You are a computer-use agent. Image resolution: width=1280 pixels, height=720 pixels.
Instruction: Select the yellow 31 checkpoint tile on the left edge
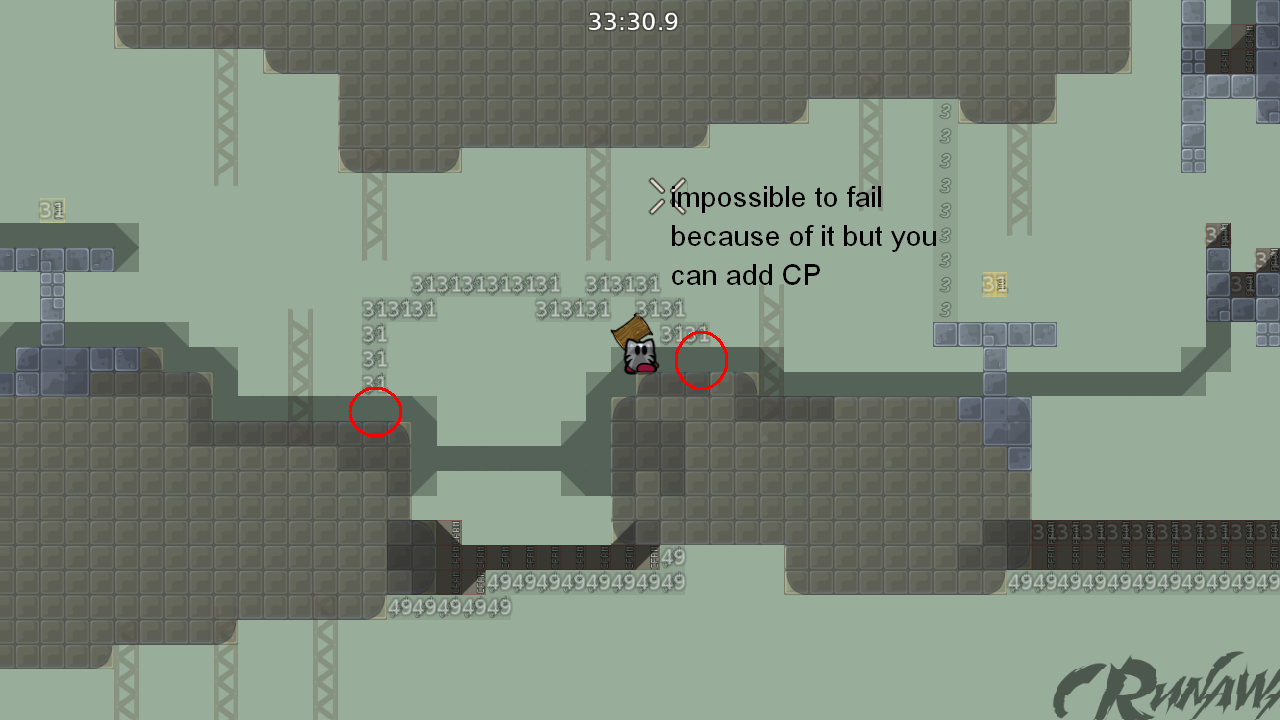[x=52, y=210]
